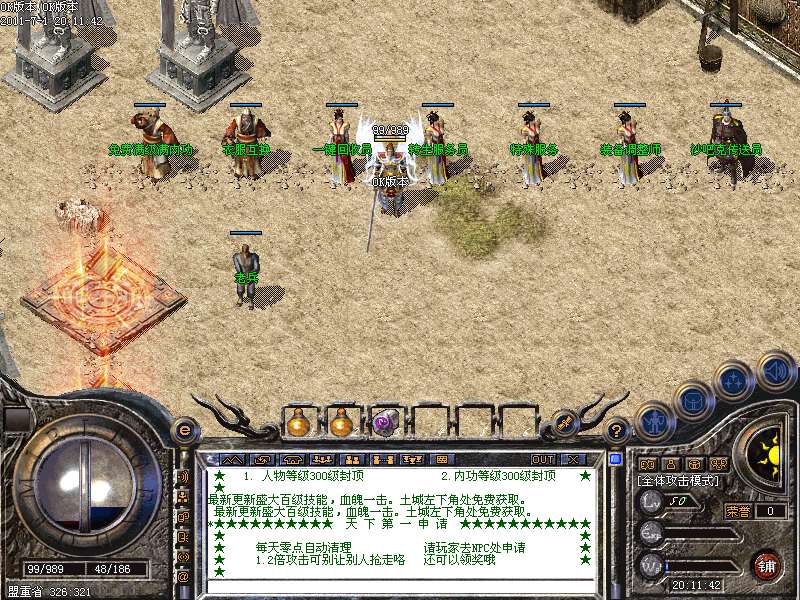The image size is (800, 600).
Task: Click the @ chat channel icon
Action: click(183, 577)
